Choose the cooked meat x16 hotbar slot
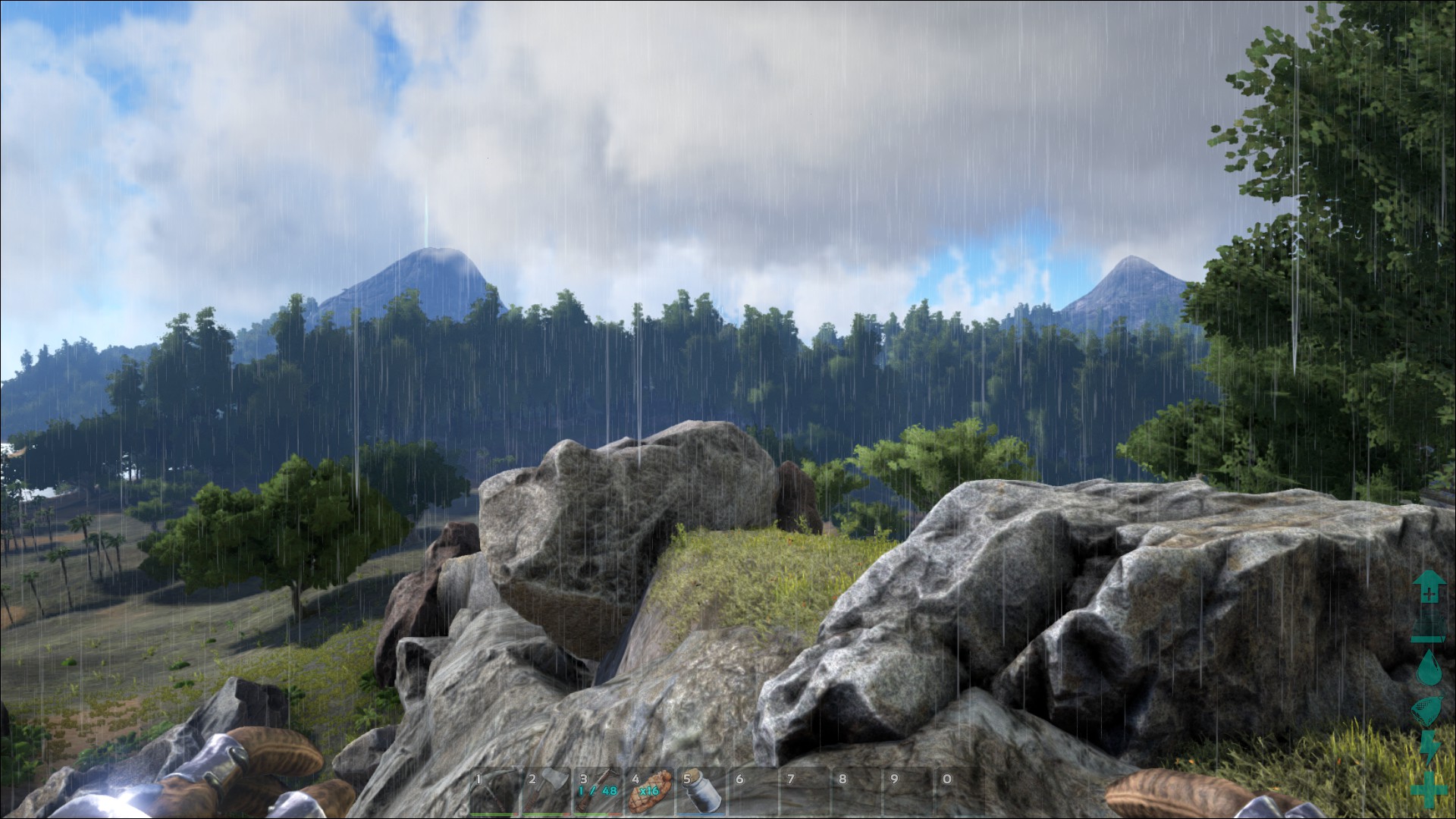The width and height of the screenshot is (1456, 819). point(649,791)
